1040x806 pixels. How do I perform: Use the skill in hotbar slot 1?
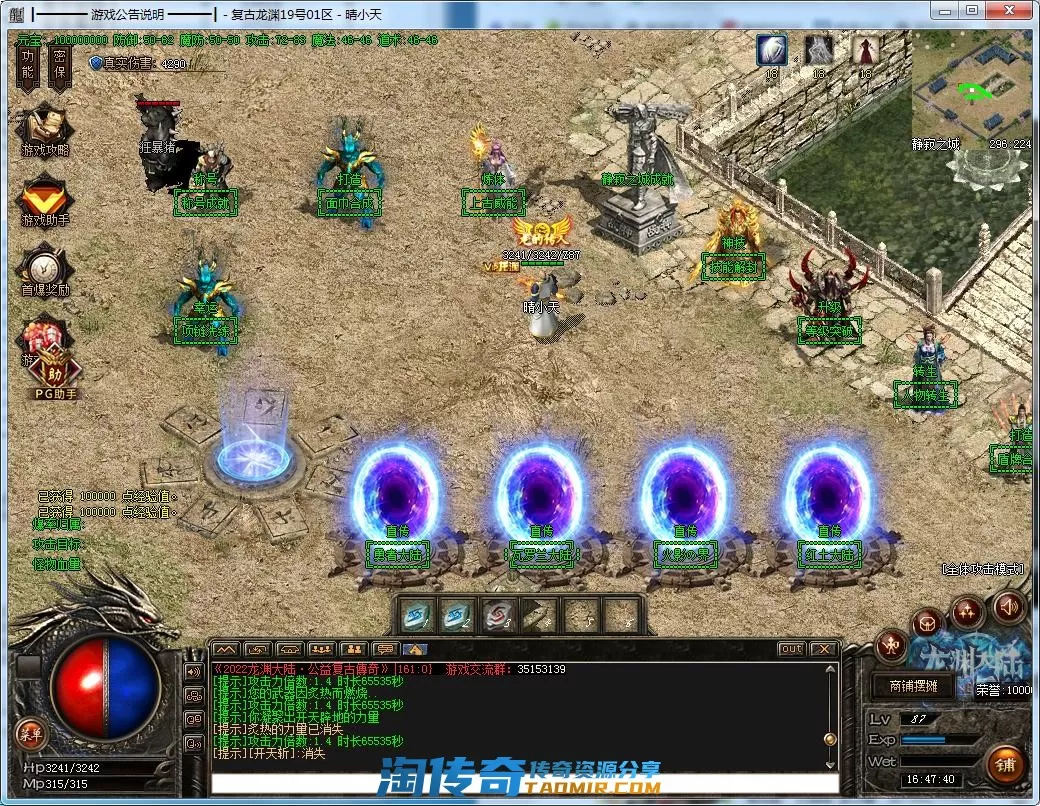click(417, 615)
